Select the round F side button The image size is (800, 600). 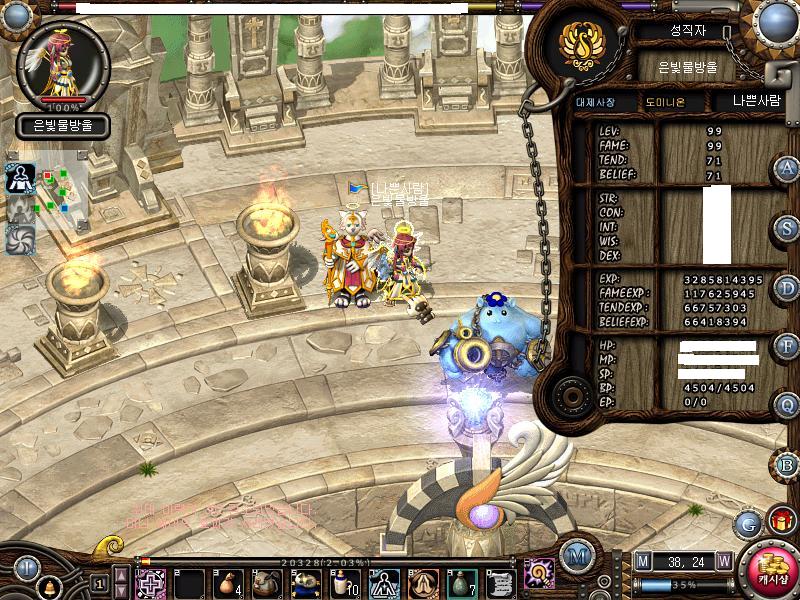click(788, 347)
